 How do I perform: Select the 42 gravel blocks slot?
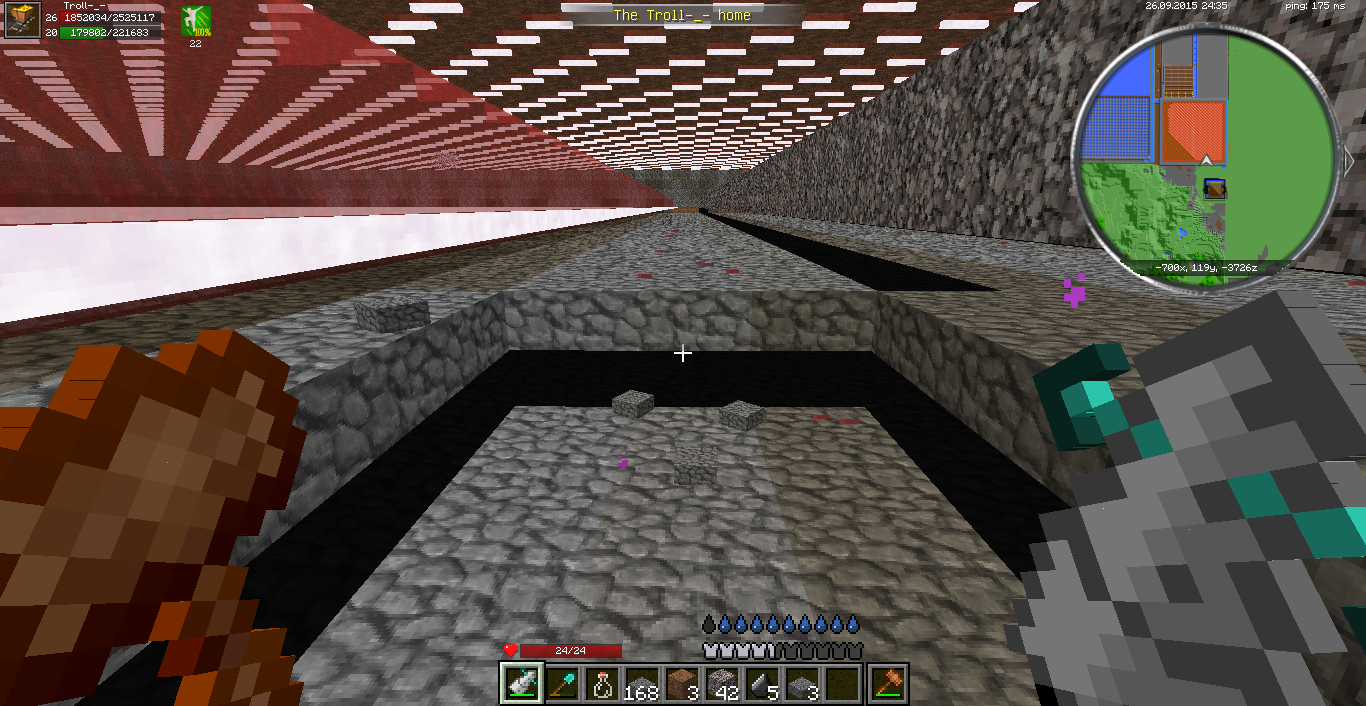pos(724,683)
